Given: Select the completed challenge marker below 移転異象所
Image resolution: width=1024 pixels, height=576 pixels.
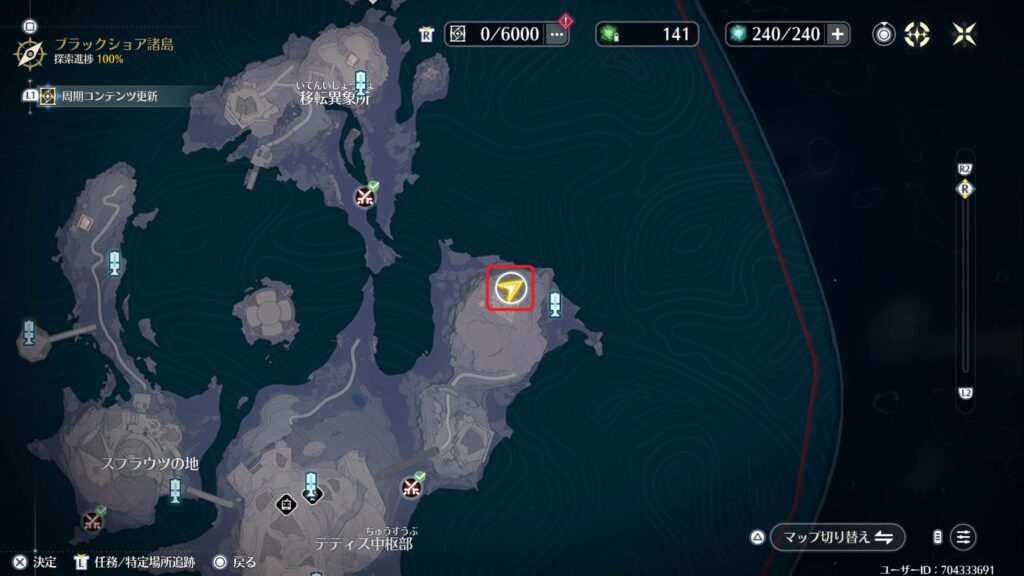Looking at the screenshot, I should 365,197.
